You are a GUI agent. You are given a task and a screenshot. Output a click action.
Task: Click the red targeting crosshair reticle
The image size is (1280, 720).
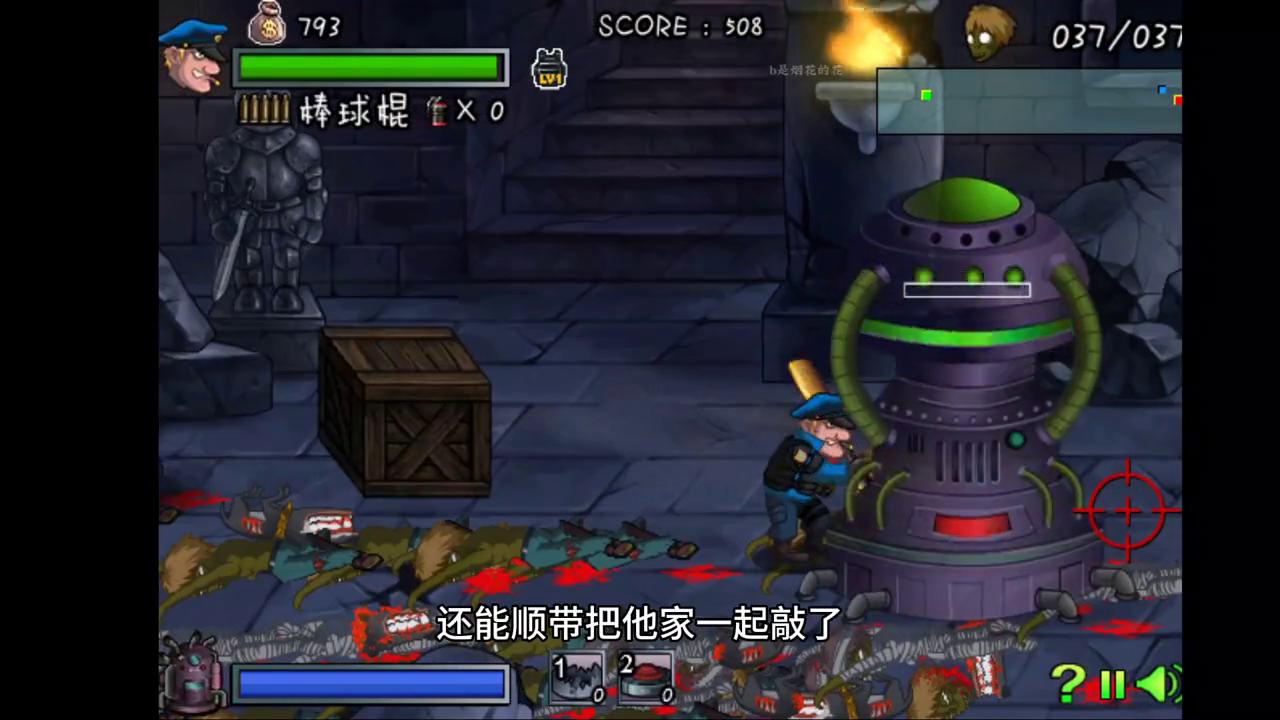pos(1128,512)
